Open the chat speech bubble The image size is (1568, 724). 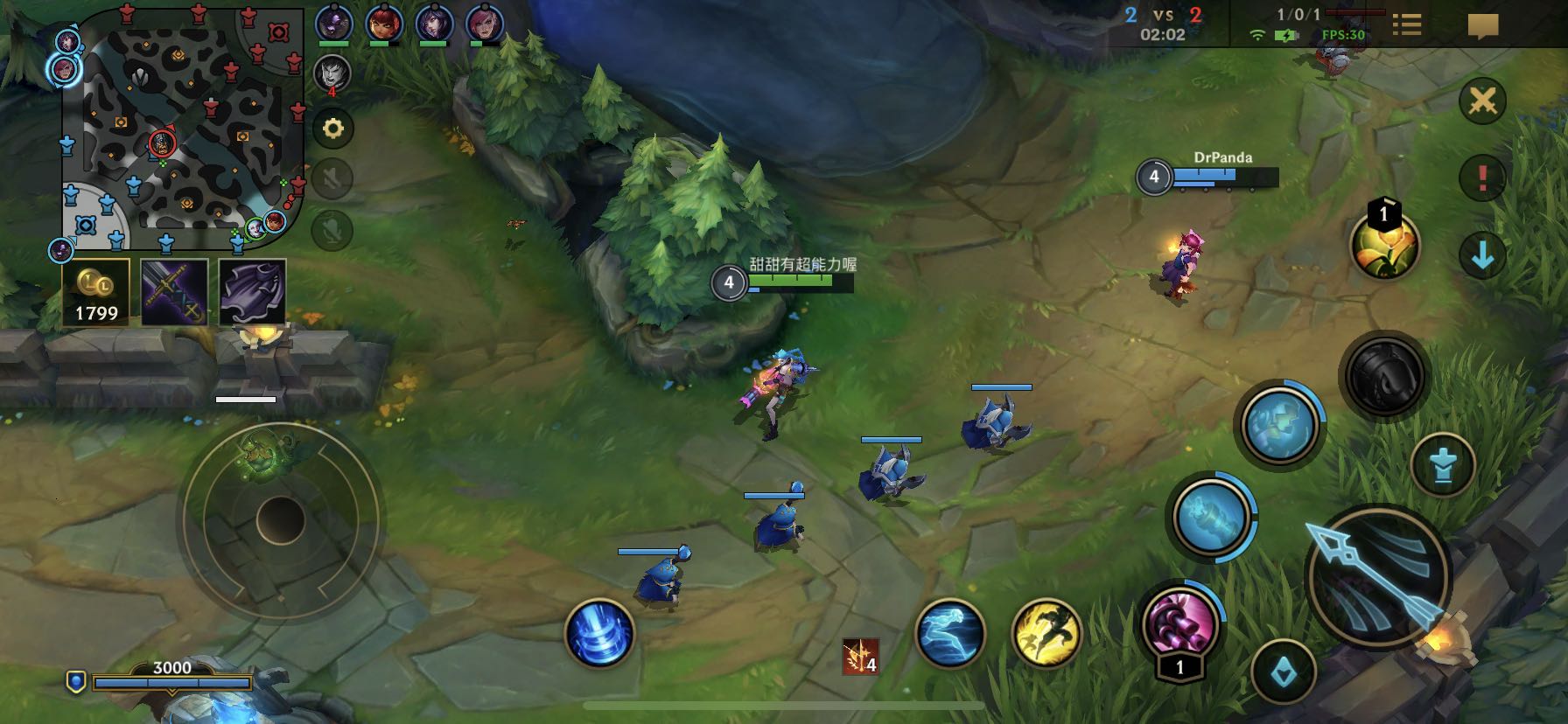pos(1482,25)
